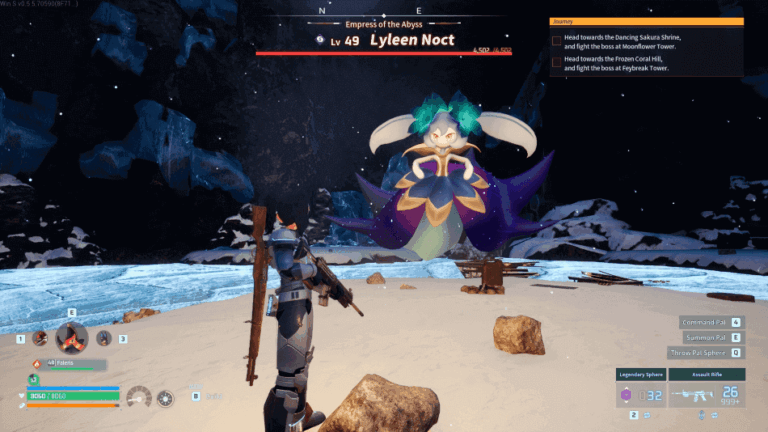The height and width of the screenshot is (432, 768).
Task: Click the compass strip at the top
Action: (x=384, y=11)
